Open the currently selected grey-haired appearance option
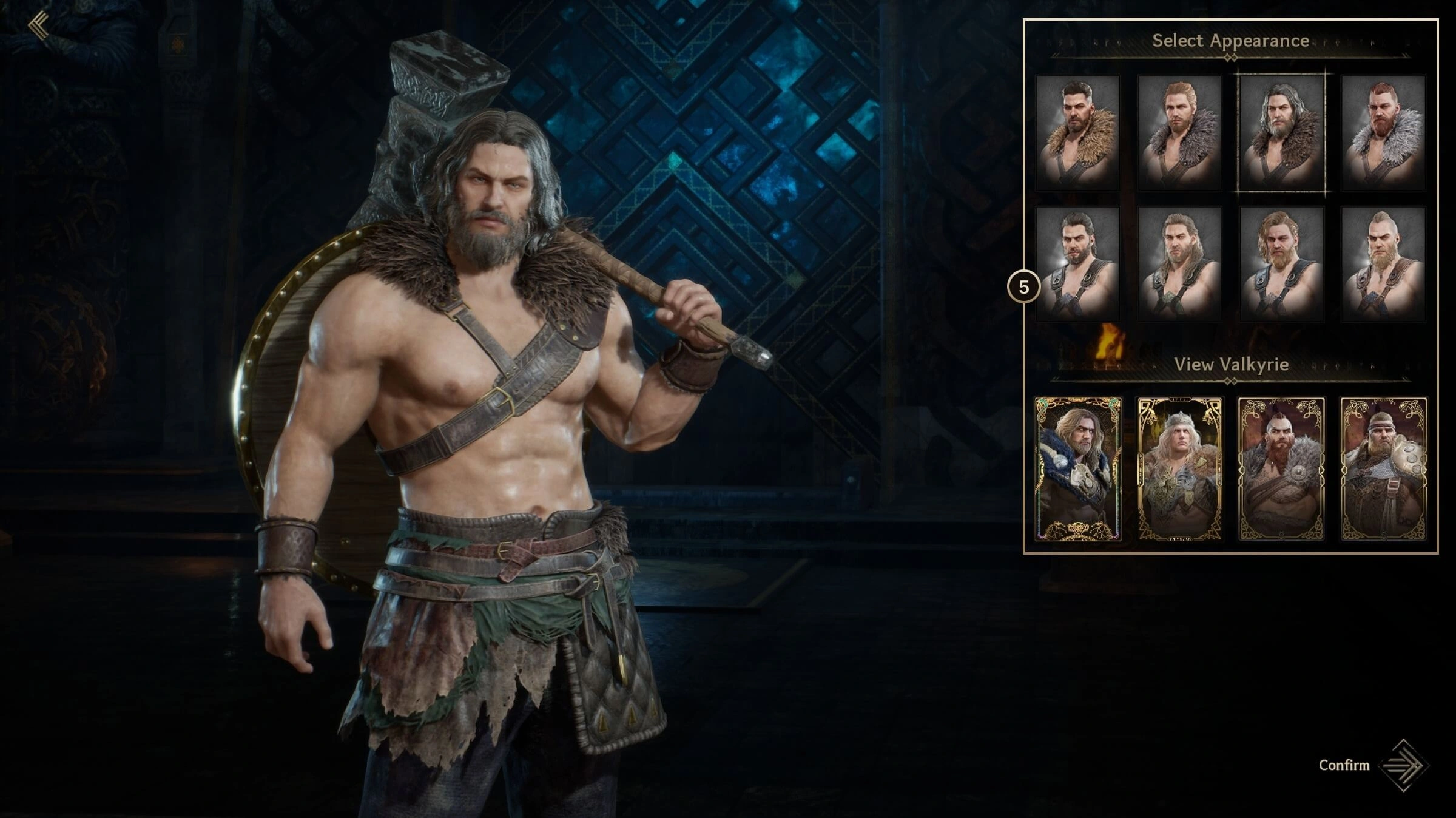 pos(1281,134)
